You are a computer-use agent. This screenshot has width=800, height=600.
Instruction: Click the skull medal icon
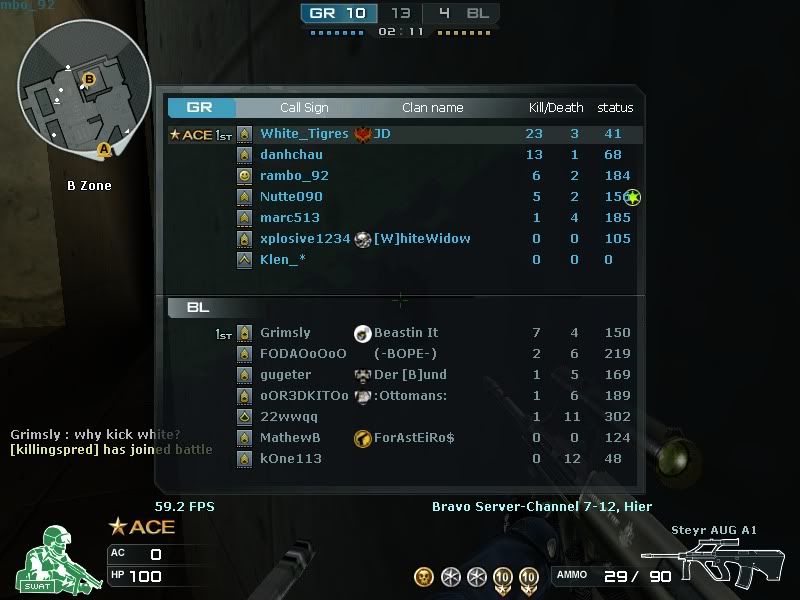(424, 577)
